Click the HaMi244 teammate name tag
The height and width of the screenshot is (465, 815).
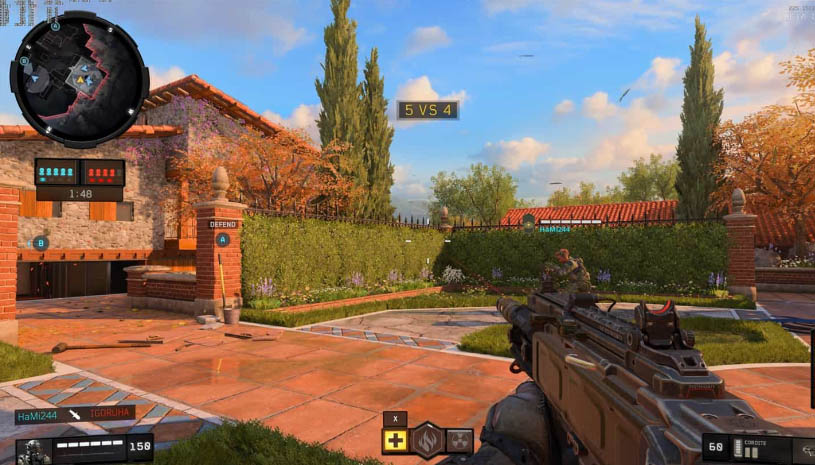[x=554, y=229]
